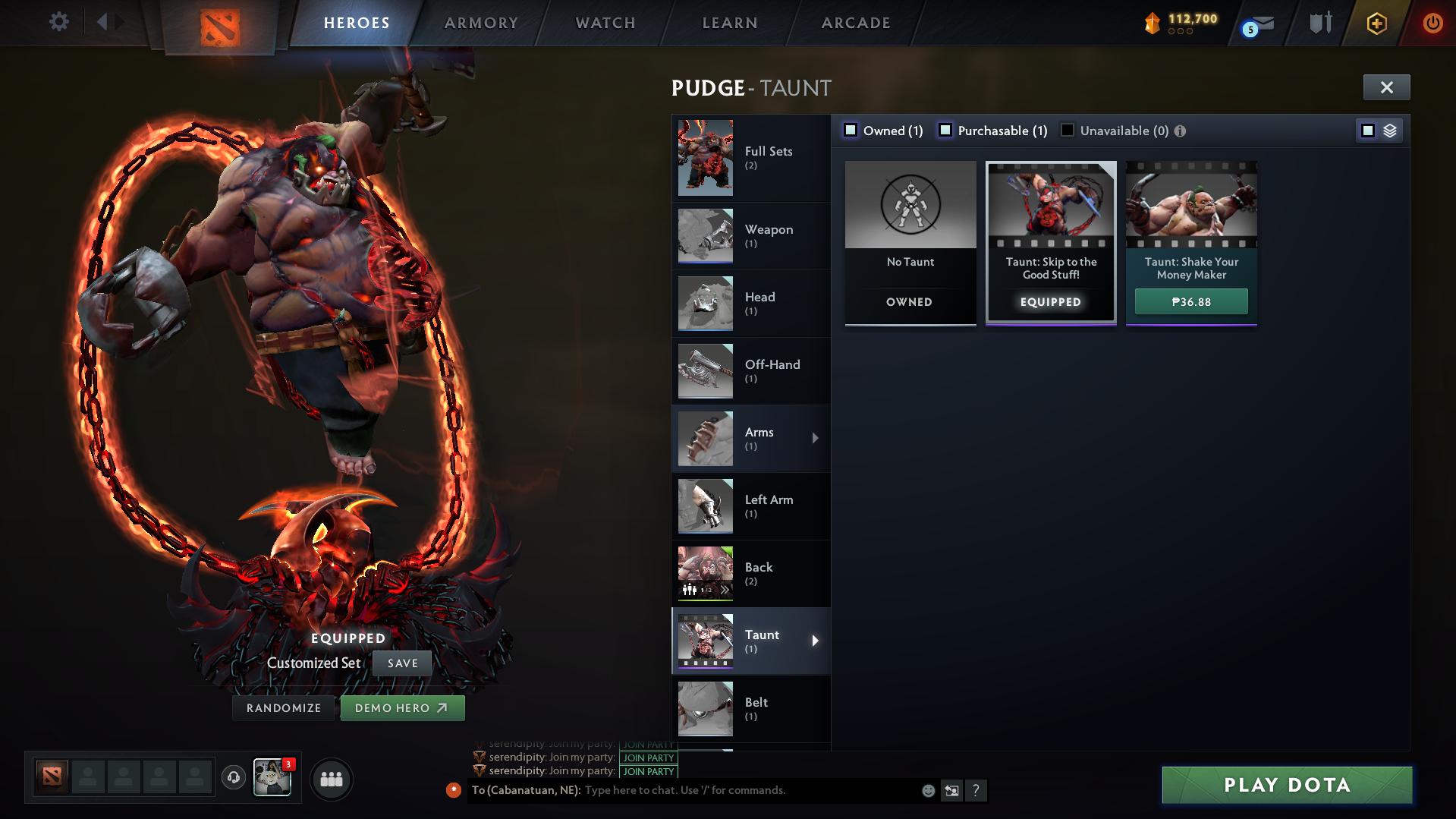Open the emoticon picker in chat

click(x=927, y=790)
